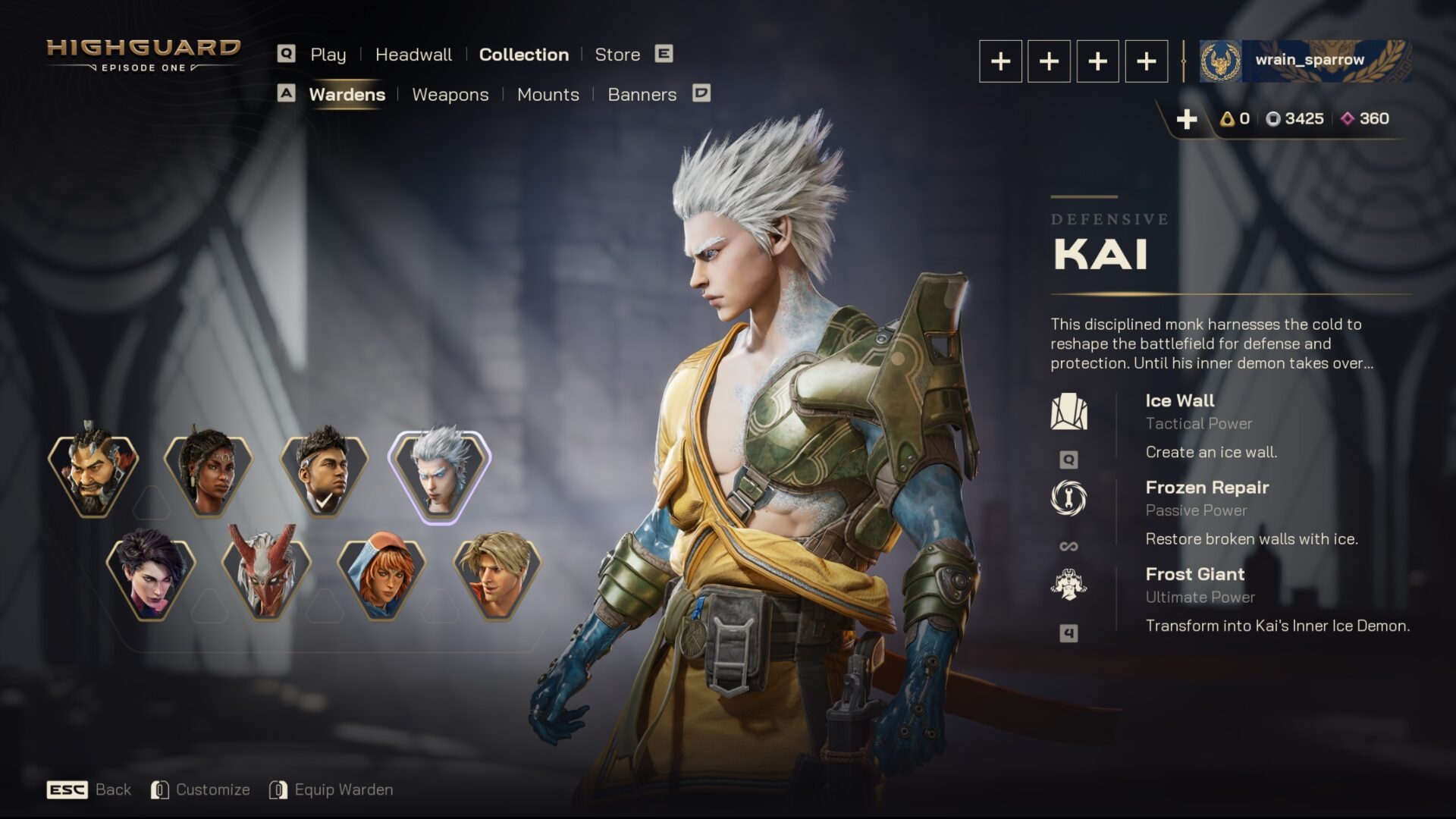Click the first empty plus loadout slot
This screenshot has height=819, width=1456.
[x=1000, y=61]
